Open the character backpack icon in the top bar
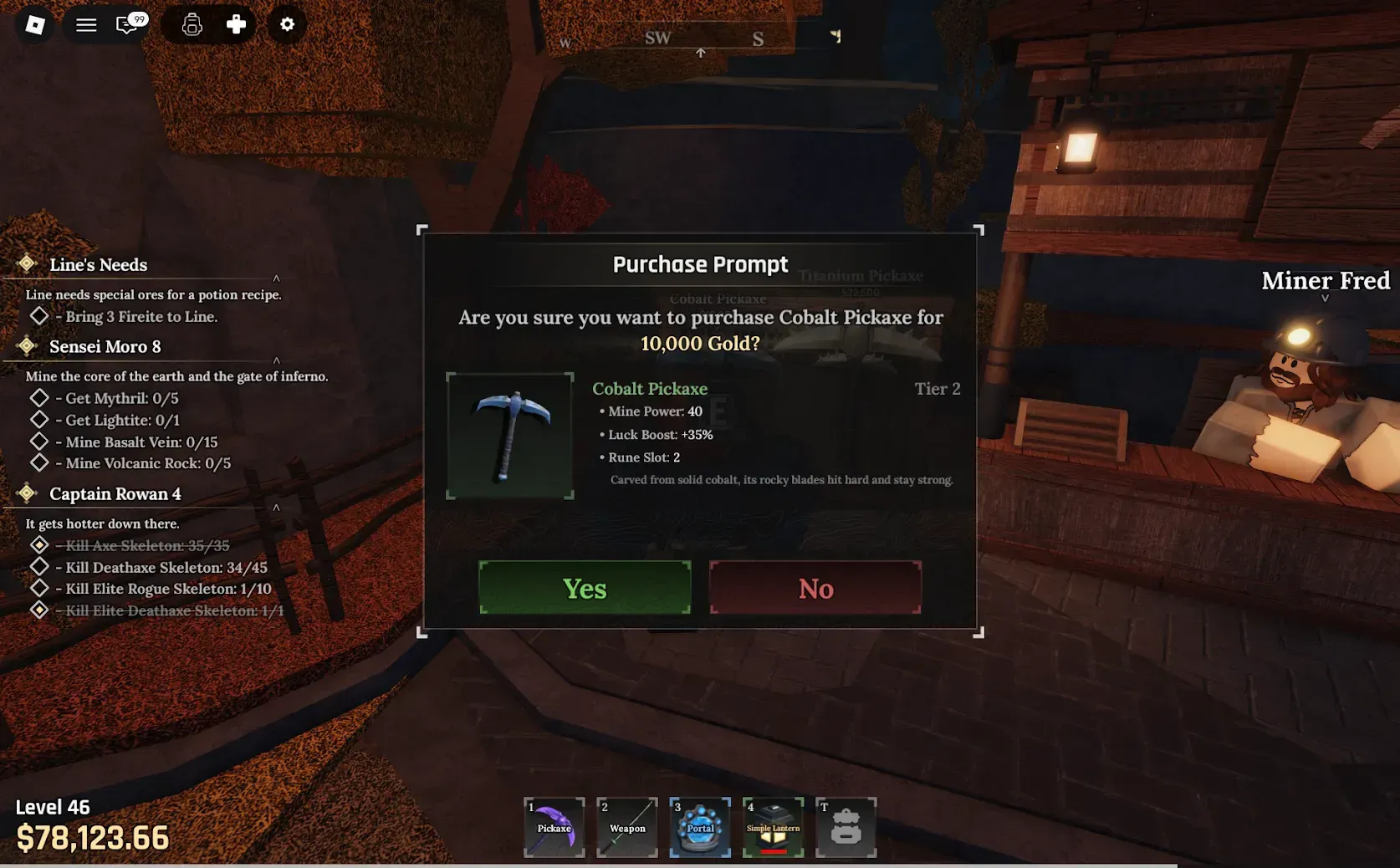Viewport: 1400px width, 868px height. 192,25
